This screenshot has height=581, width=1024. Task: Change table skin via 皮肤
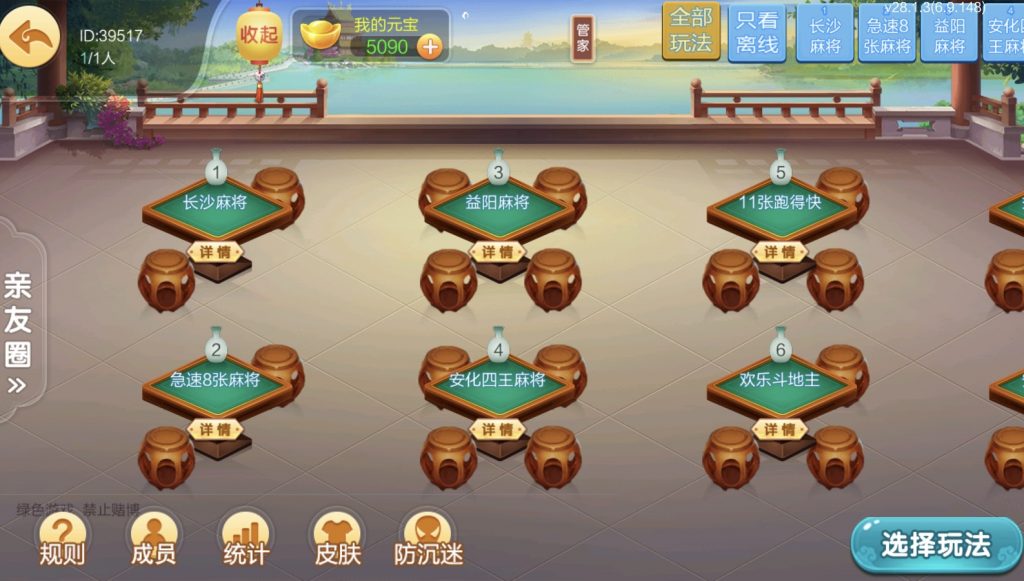point(337,540)
